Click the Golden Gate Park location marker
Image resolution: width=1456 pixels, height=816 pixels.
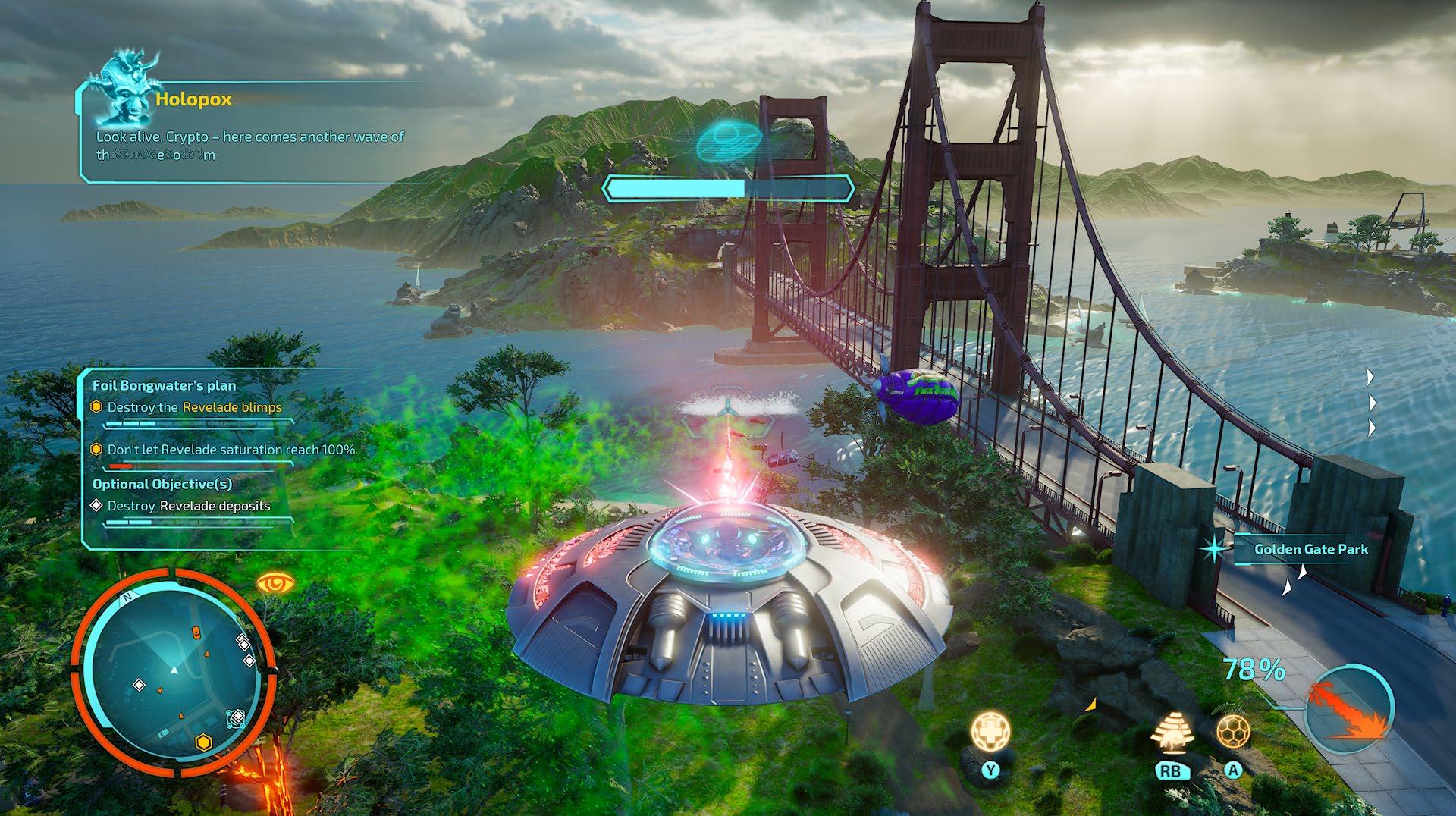click(1310, 549)
